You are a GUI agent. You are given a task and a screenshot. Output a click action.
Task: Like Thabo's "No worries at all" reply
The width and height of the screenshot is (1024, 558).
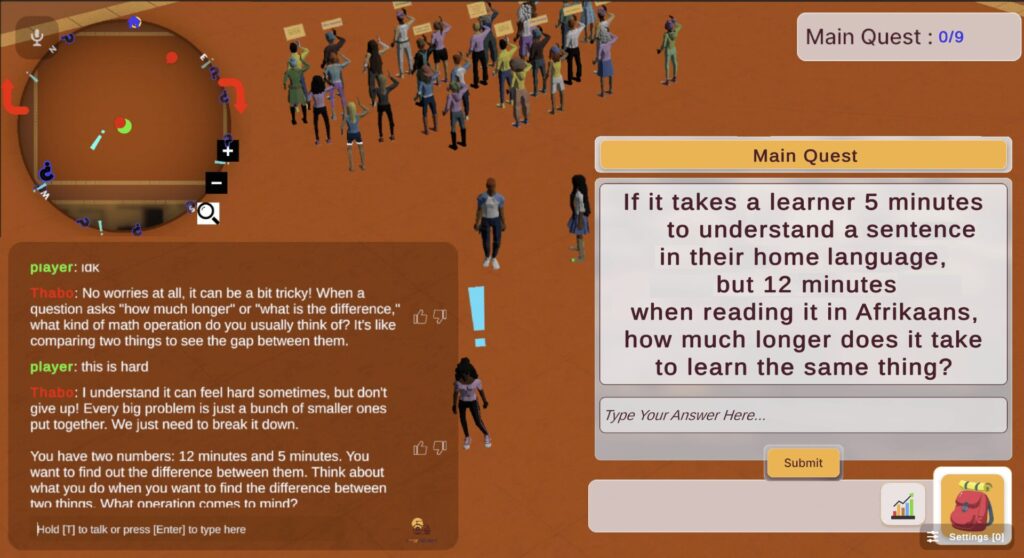click(420, 317)
